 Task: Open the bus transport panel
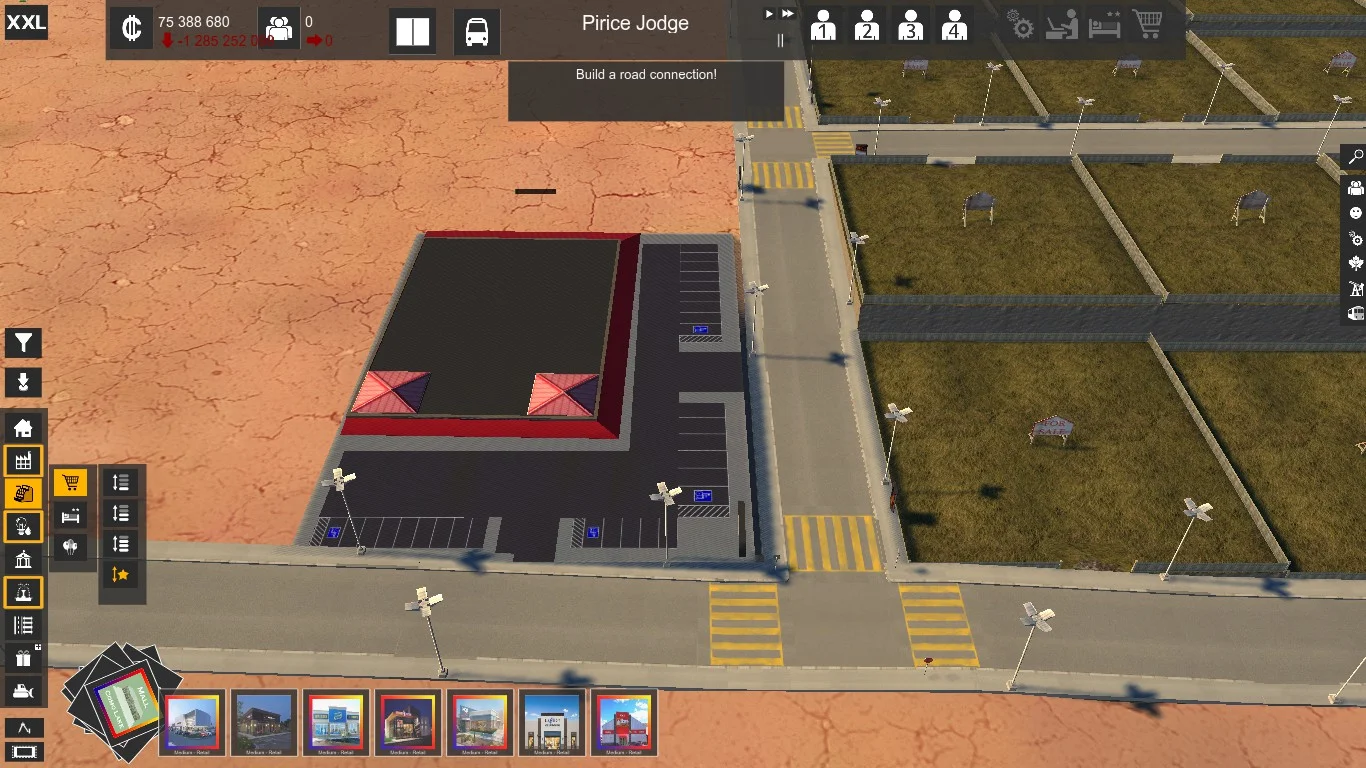[477, 31]
